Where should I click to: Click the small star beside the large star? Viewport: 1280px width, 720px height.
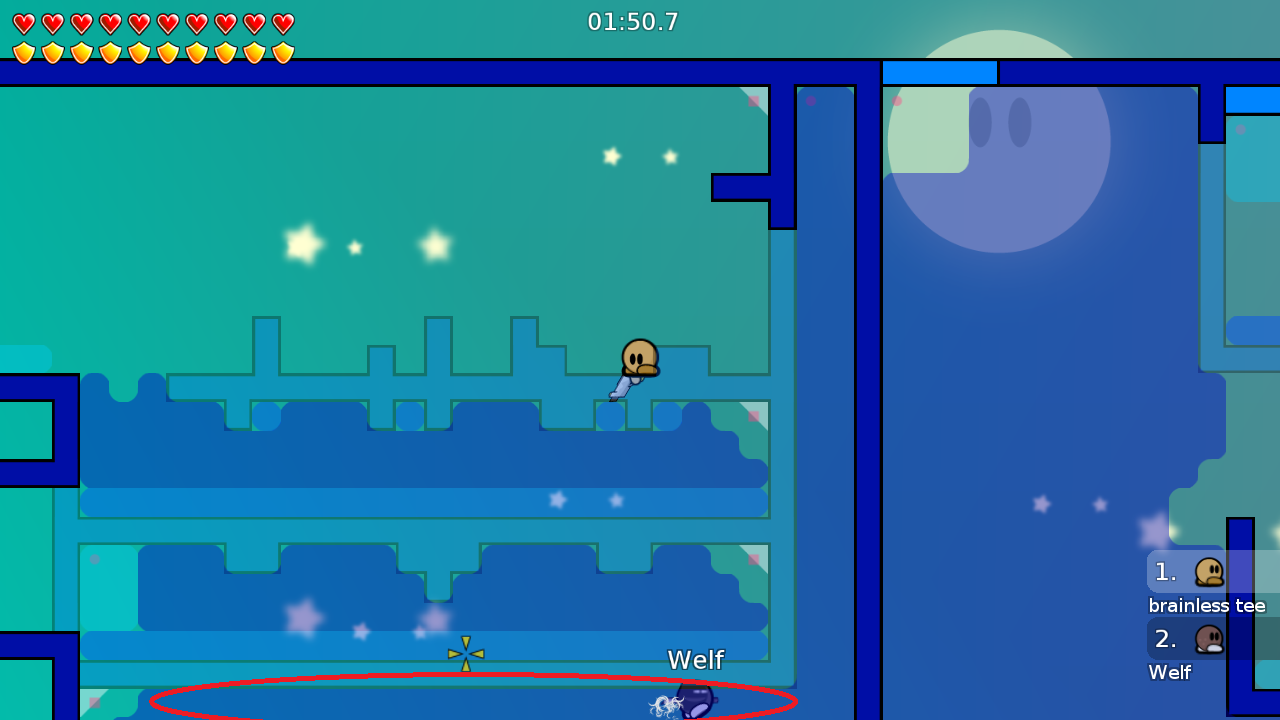pyautogui.click(x=355, y=246)
